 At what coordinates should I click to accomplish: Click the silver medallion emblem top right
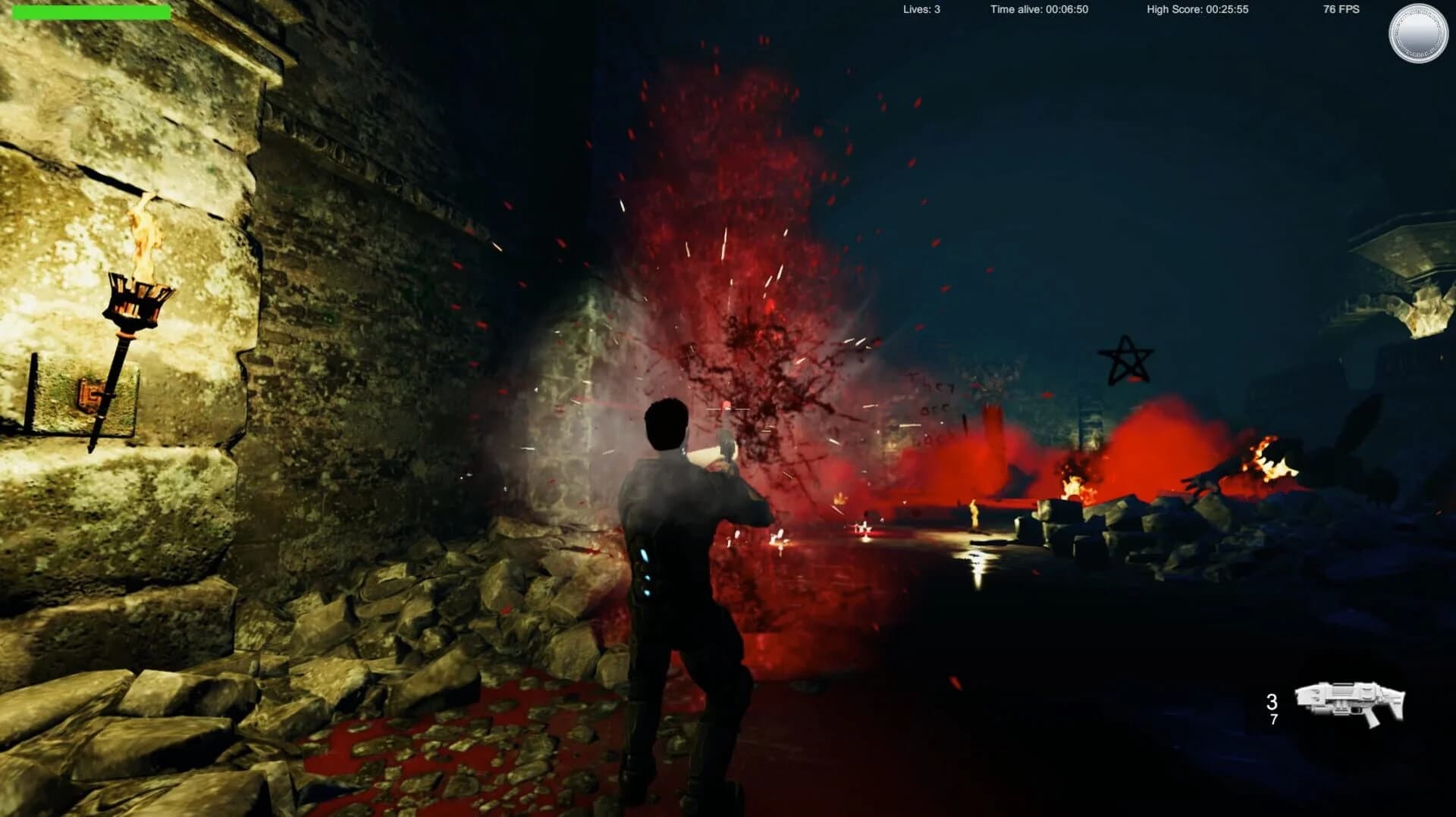[x=1419, y=33]
